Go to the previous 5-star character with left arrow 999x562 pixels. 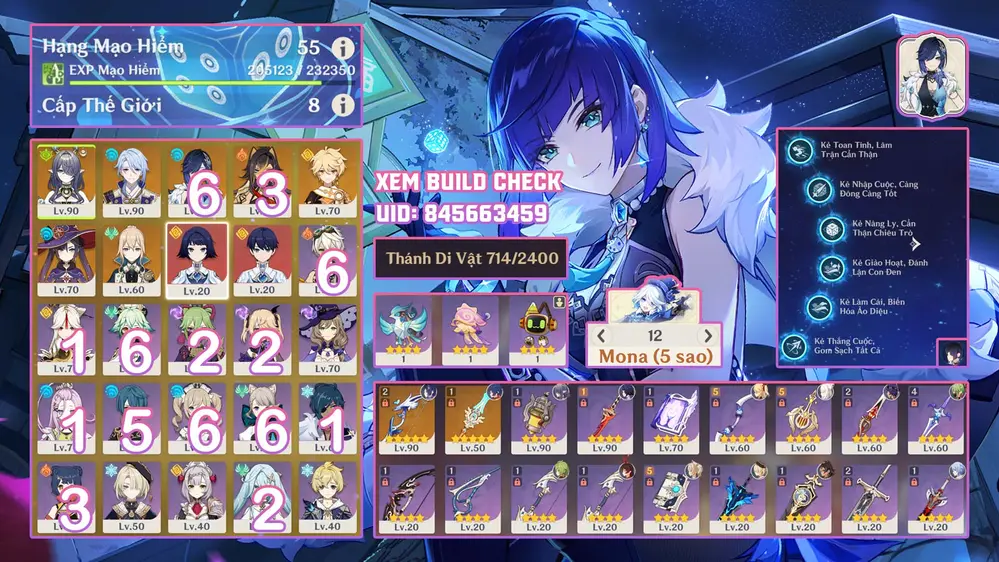602,336
